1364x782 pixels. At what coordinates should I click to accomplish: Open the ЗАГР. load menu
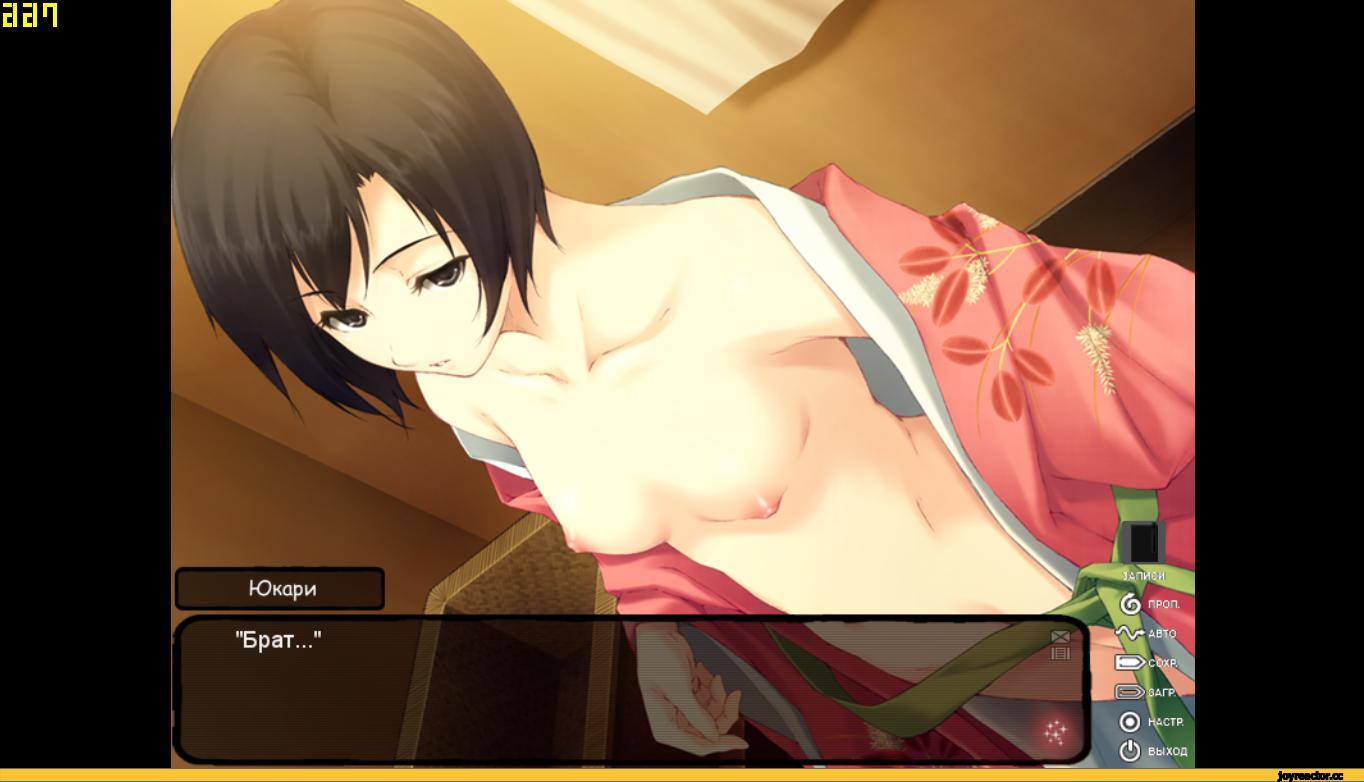pos(1146,692)
